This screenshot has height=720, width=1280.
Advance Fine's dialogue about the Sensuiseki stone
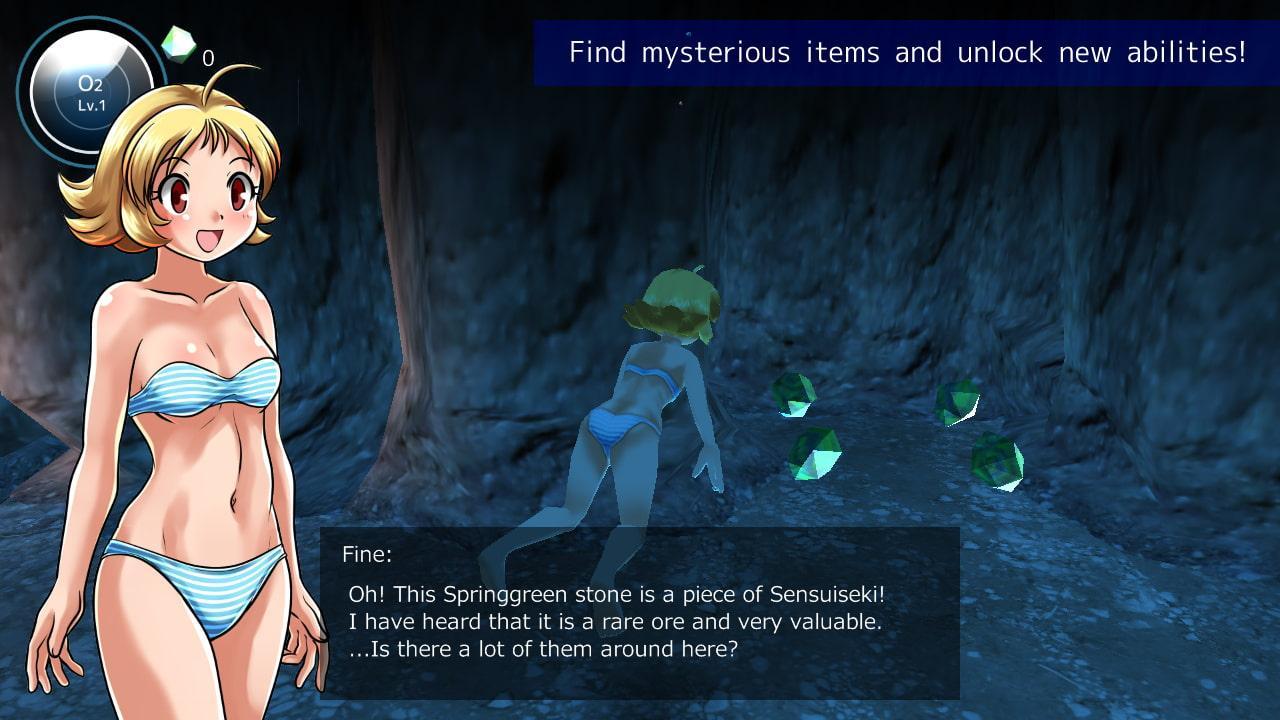(x=640, y=612)
